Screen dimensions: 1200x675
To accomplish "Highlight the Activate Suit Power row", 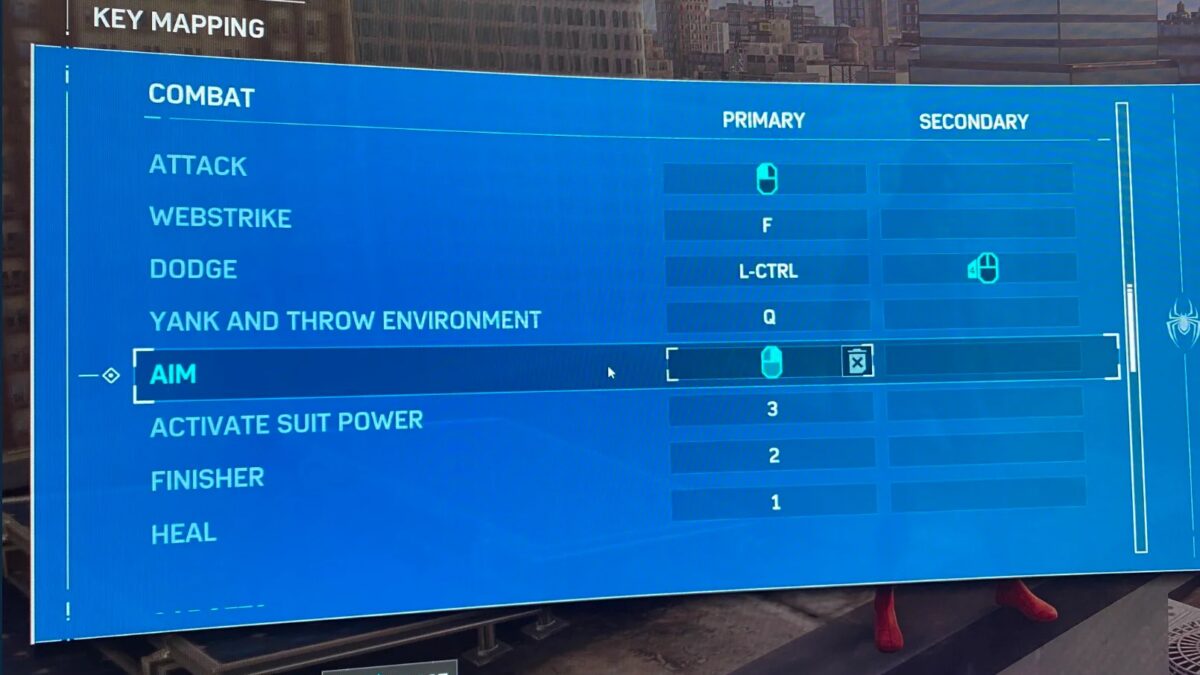I will click(286, 424).
